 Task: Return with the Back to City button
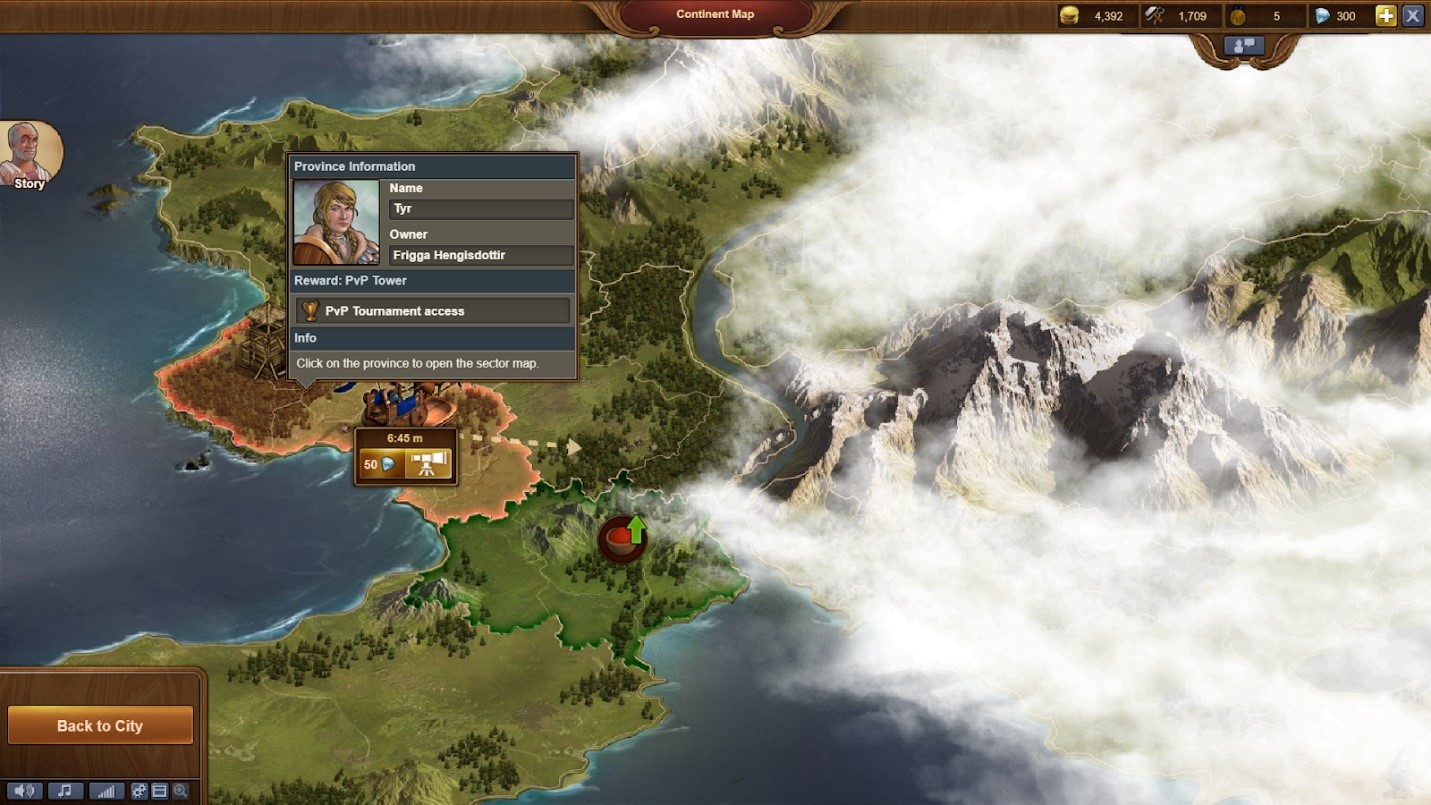[100, 726]
